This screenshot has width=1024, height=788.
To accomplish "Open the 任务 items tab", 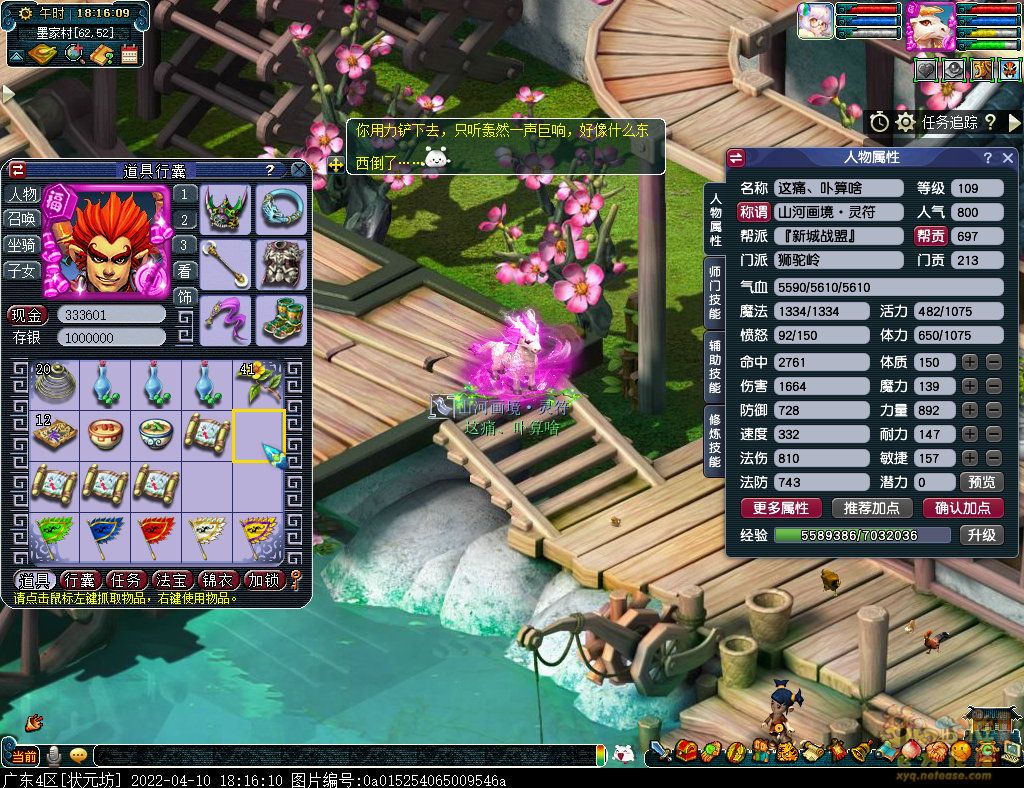I will (x=126, y=580).
